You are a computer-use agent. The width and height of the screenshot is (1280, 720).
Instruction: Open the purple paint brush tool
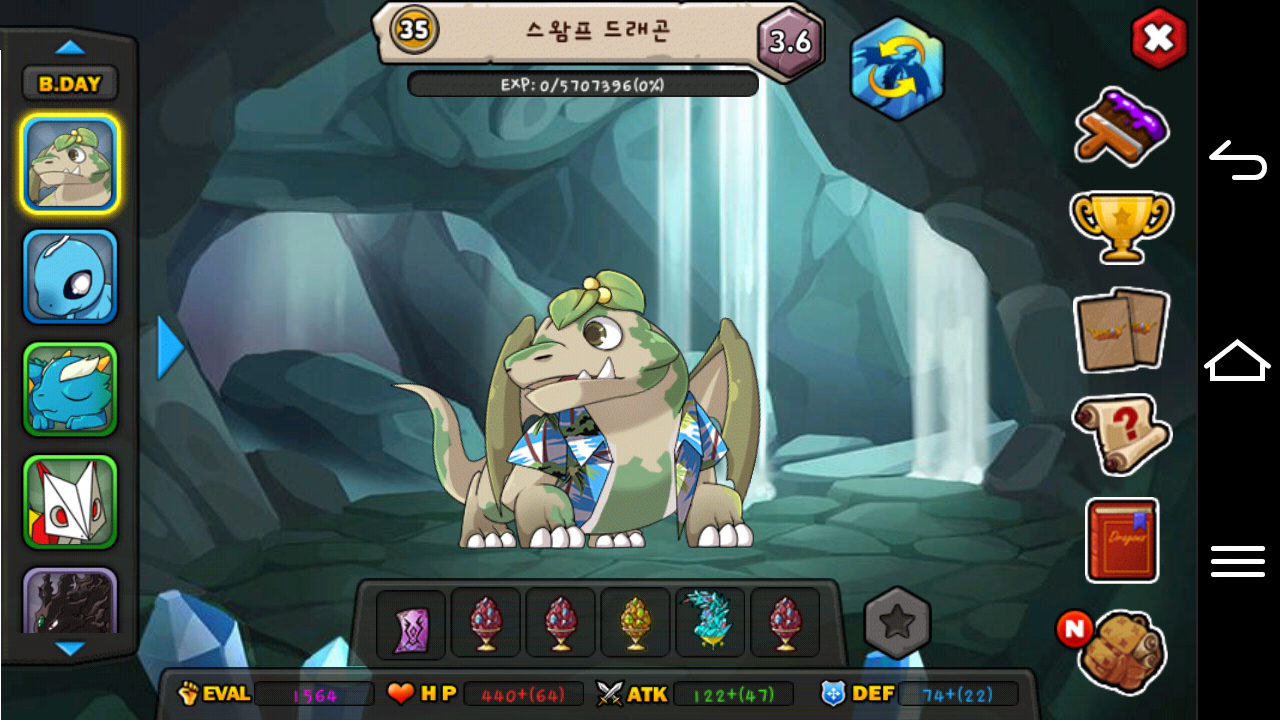[x=1121, y=126]
